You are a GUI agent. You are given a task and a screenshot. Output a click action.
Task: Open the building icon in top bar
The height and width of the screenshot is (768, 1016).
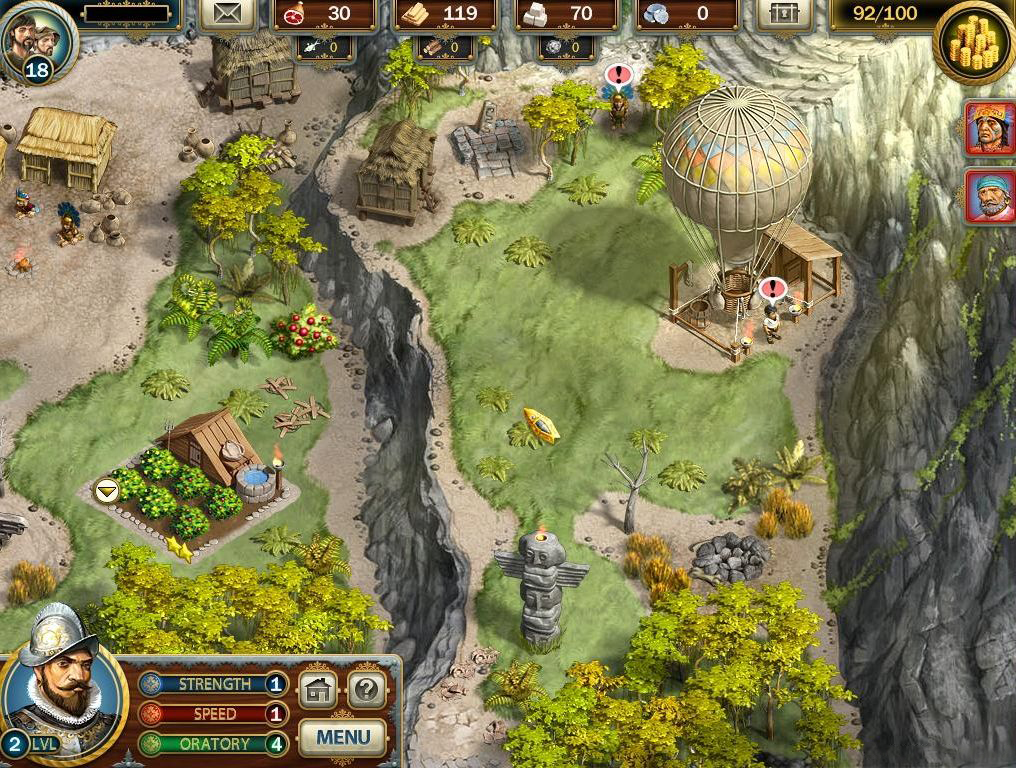784,14
